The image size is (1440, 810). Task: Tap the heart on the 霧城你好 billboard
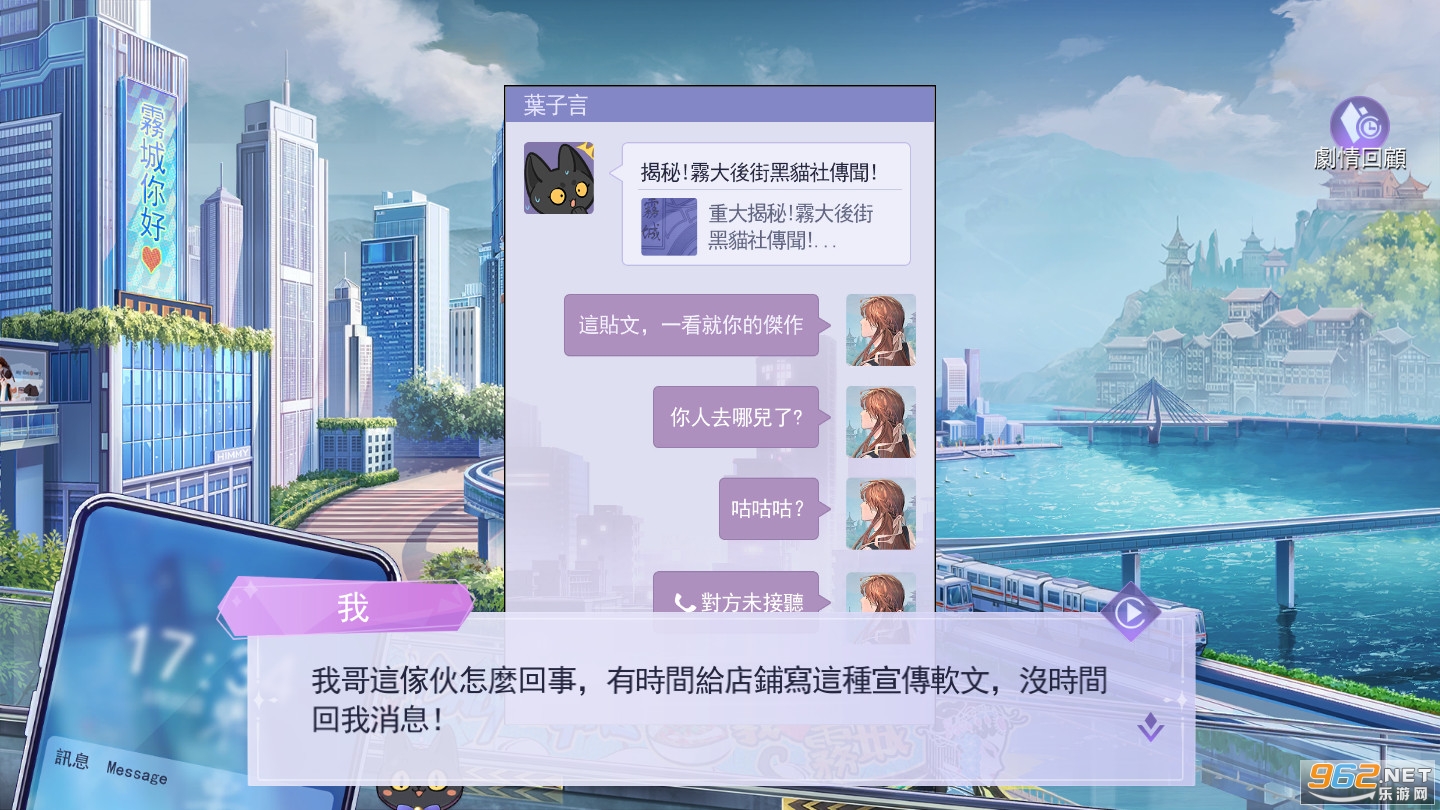[150, 258]
